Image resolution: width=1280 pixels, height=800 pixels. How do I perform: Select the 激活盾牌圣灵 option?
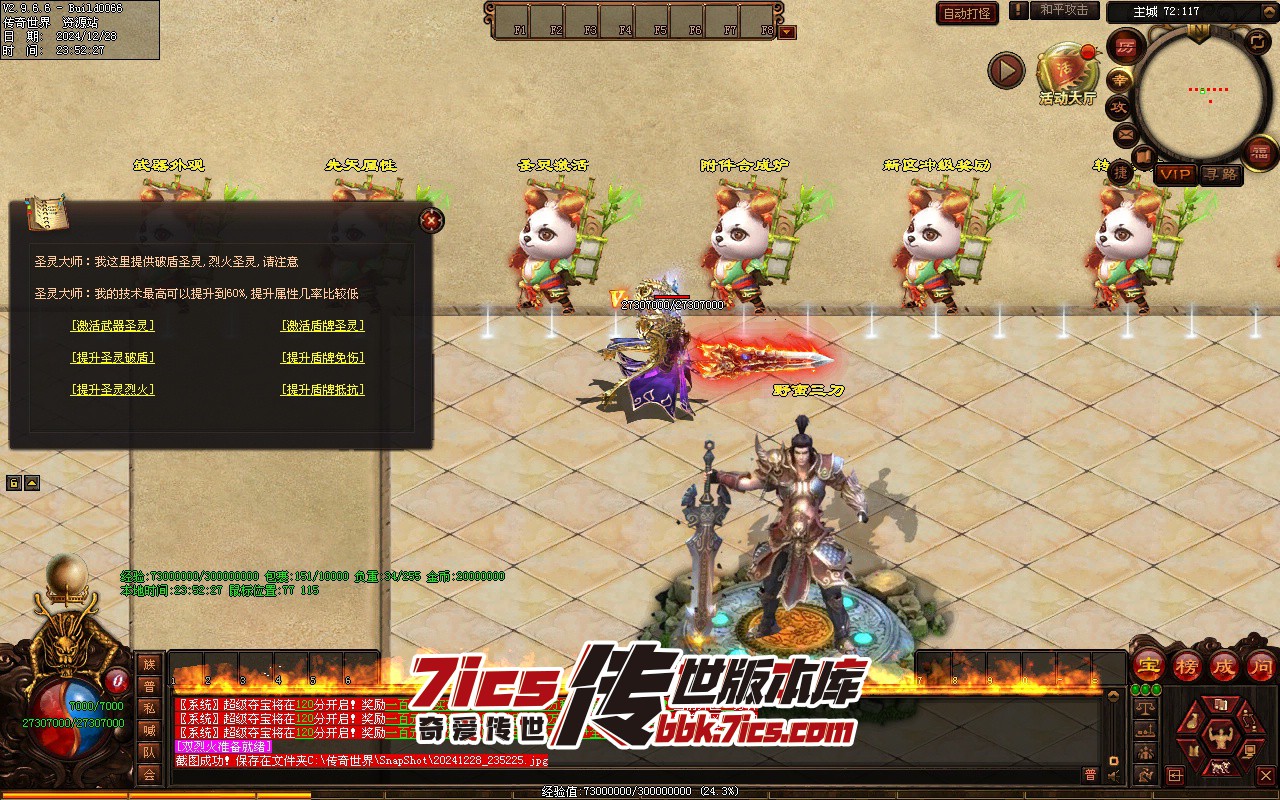coord(322,326)
